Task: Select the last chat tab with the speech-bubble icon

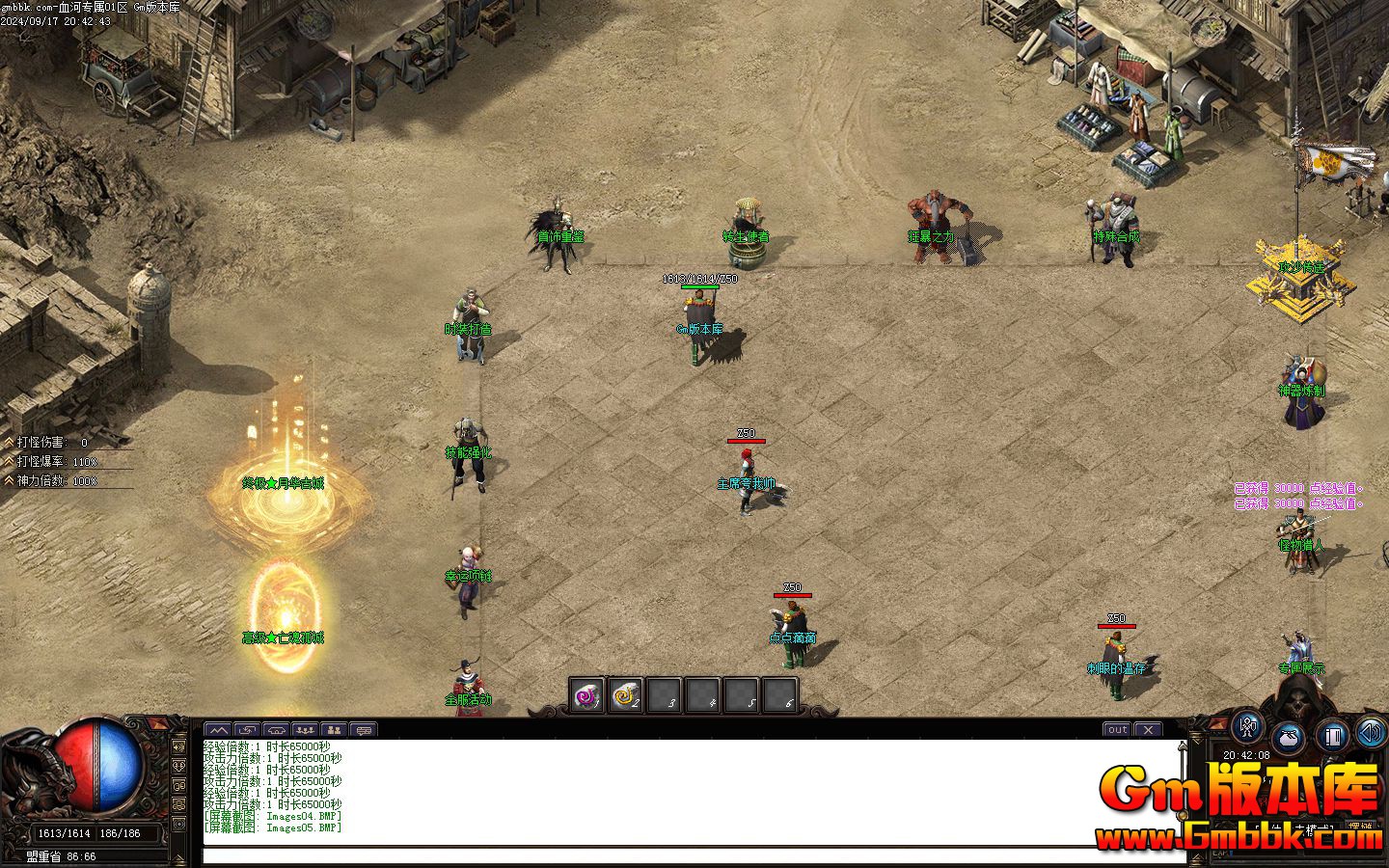Action: [363, 730]
